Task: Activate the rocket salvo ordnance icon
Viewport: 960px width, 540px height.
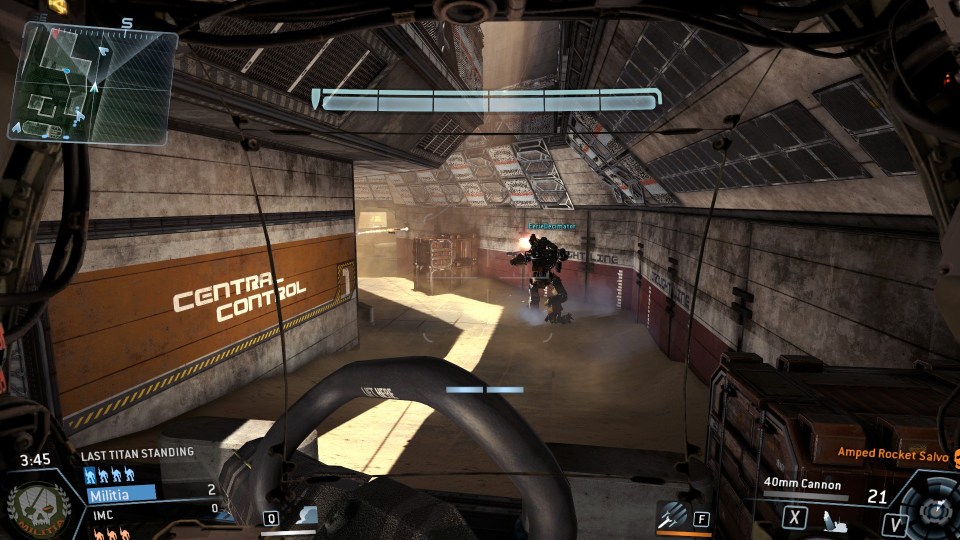Action: coord(671,517)
